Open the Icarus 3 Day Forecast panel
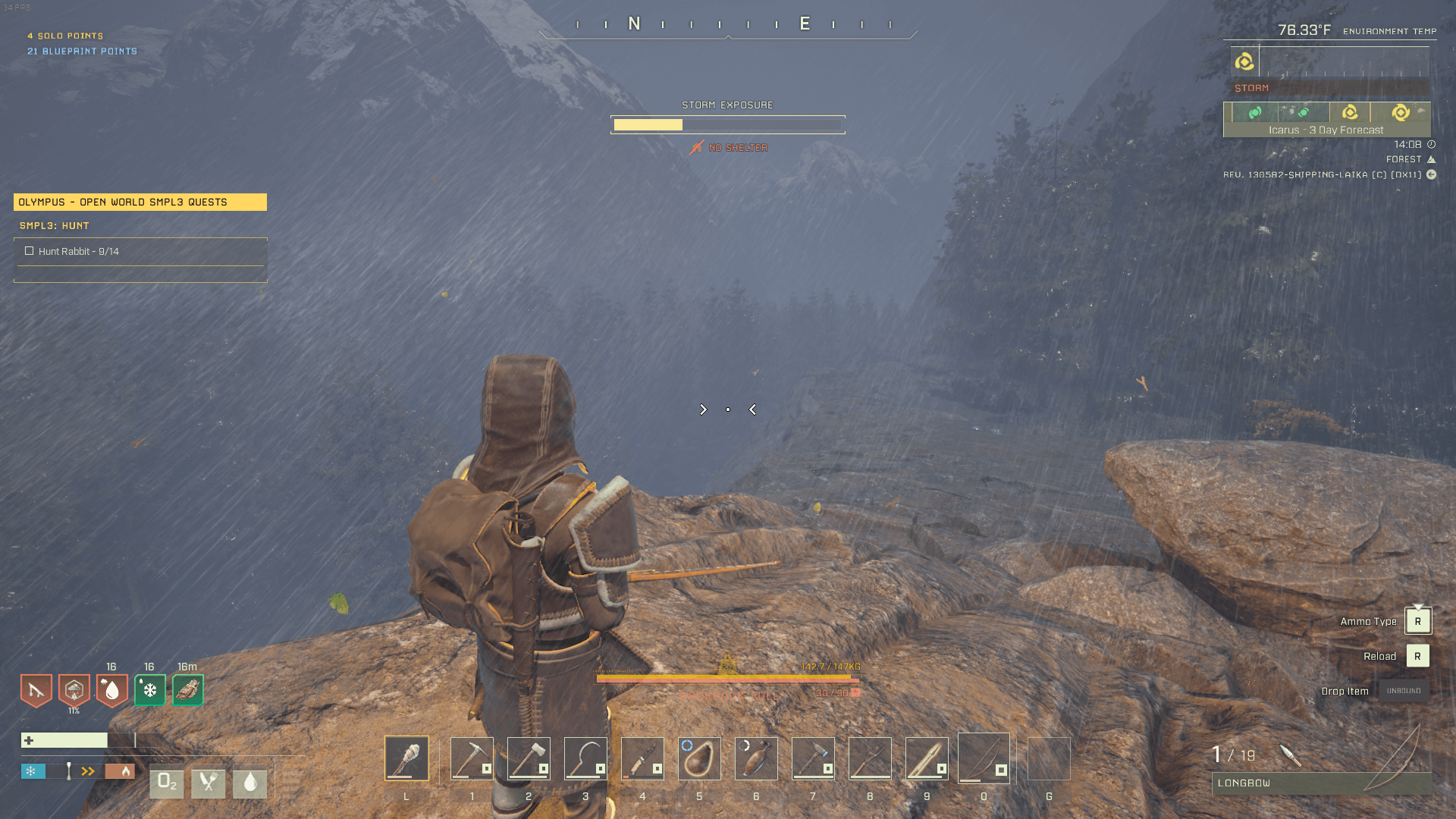 click(1326, 120)
